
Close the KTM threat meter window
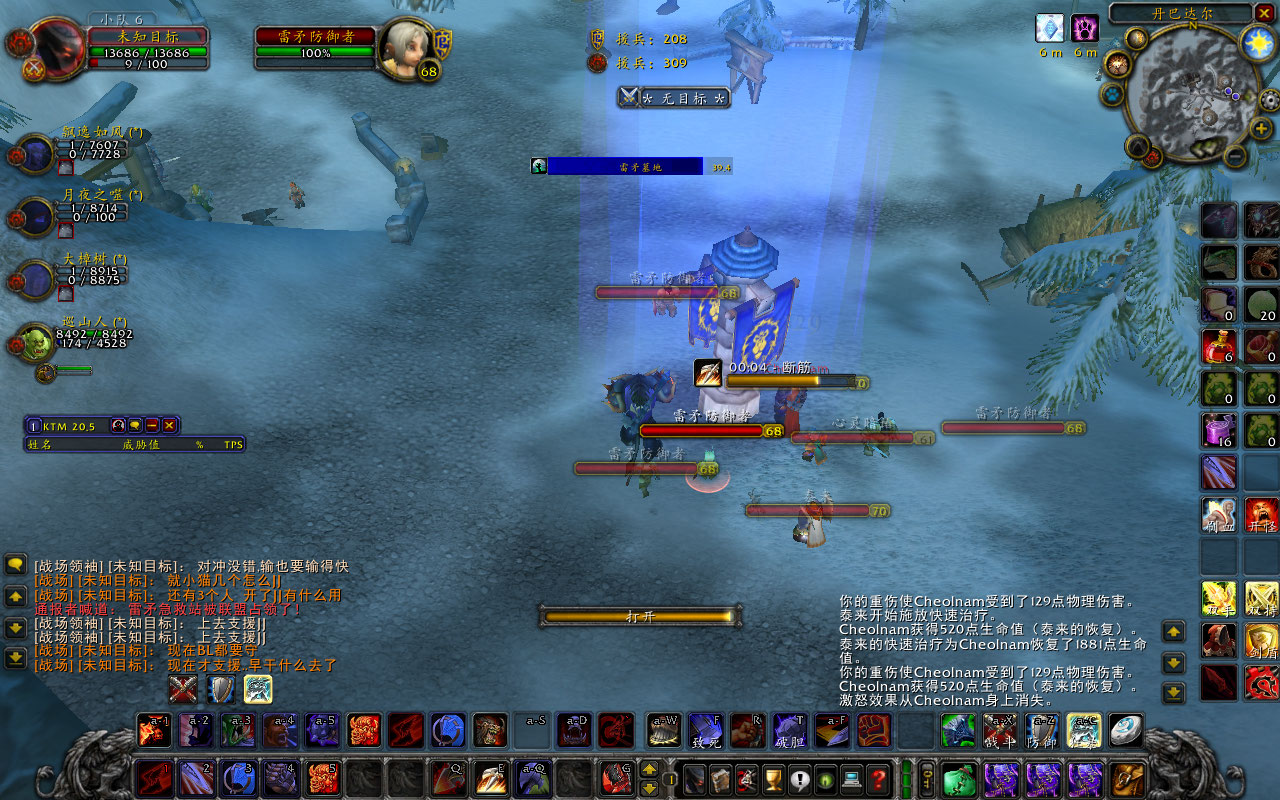tap(170, 425)
